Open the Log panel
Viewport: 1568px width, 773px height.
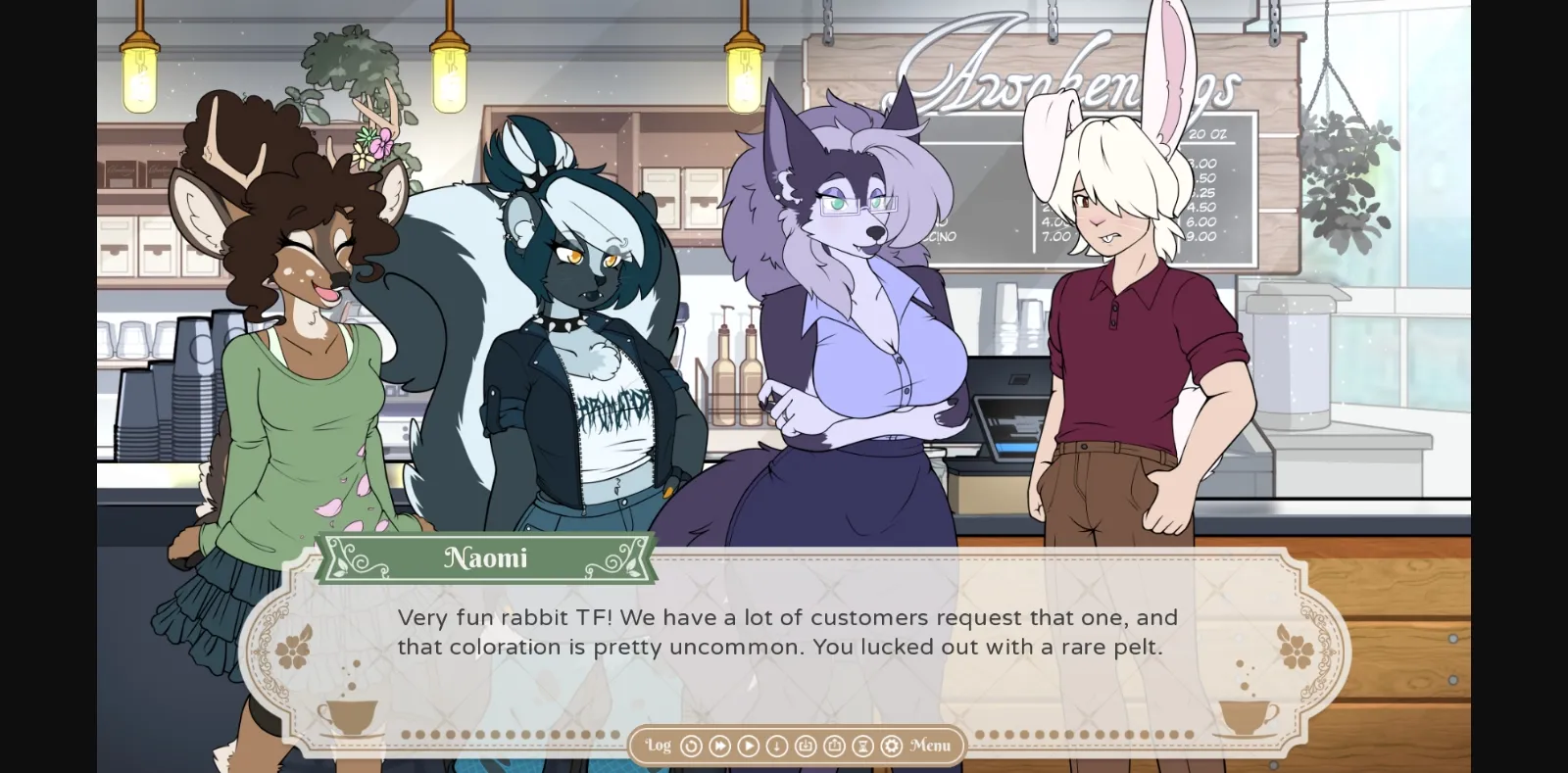point(659,746)
